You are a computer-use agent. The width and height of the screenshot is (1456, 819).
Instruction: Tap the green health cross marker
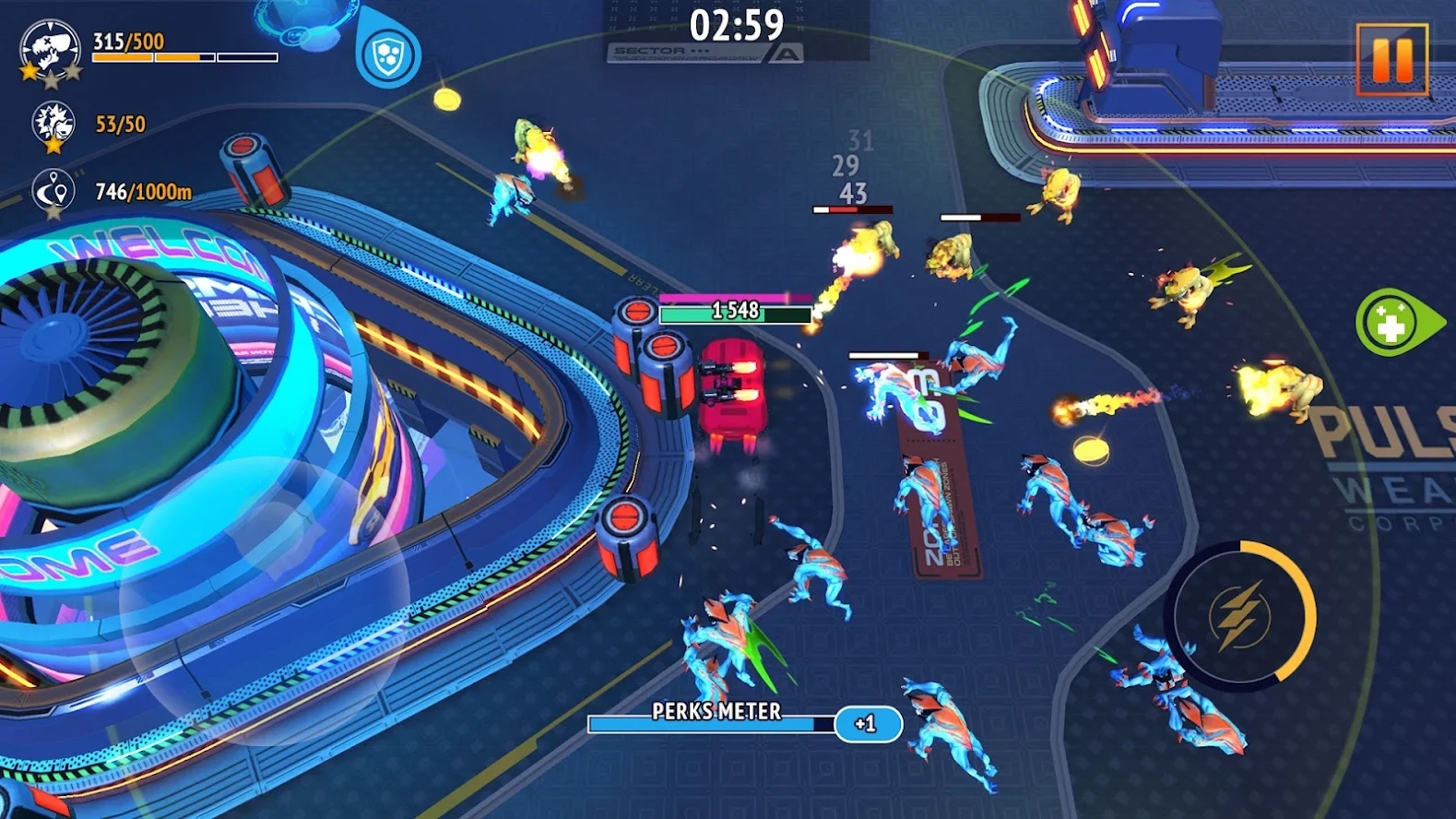click(1391, 323)
